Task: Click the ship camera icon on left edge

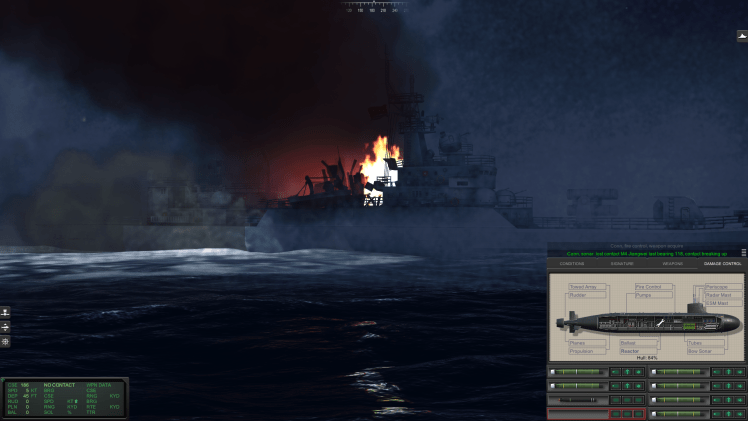Action: click(x=5, y=313)
